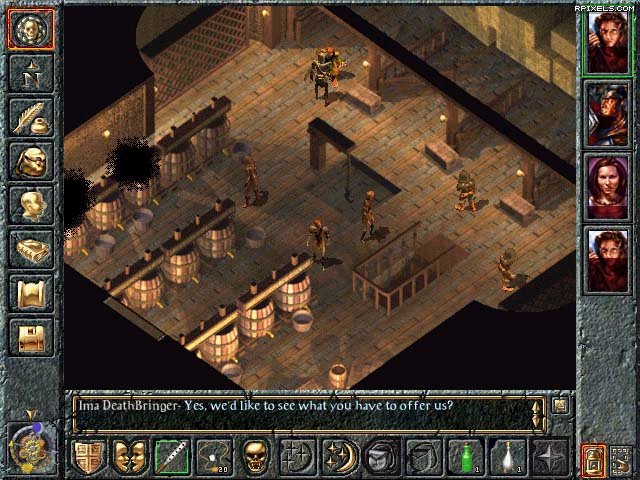
Task: Open the priest scroll icon
Action: (30, 294)
